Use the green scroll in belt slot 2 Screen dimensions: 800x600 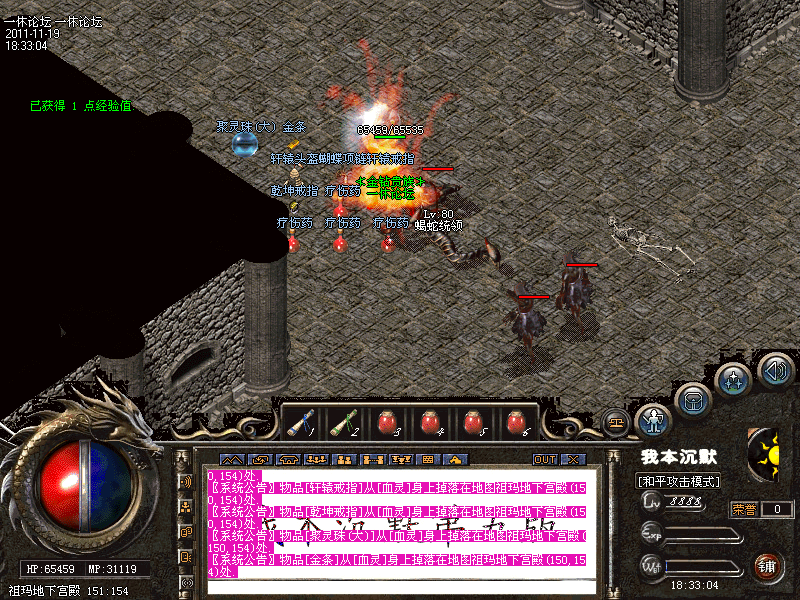[x=343, y=423]
